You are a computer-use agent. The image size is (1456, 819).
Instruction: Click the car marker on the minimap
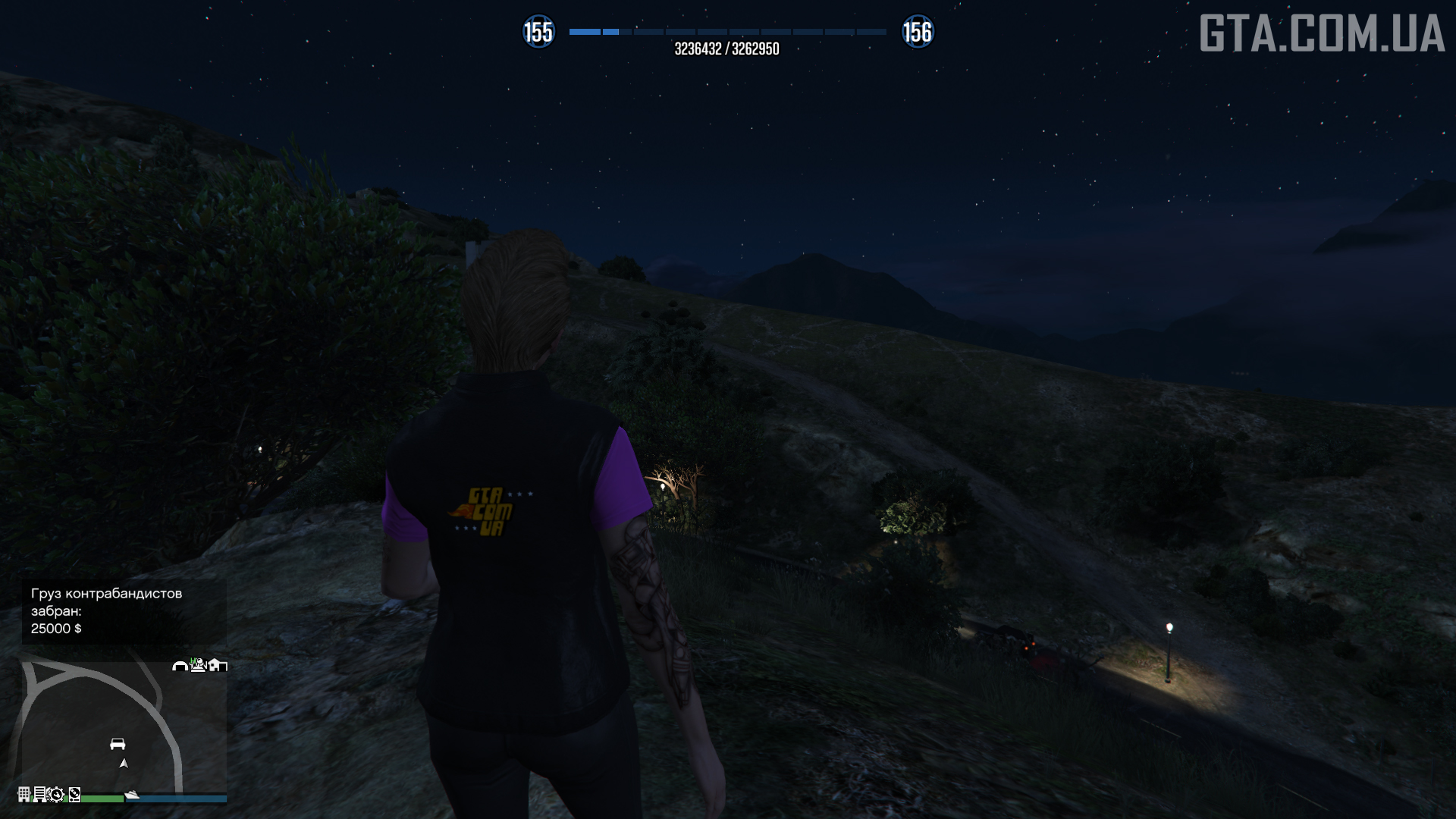click(x=118, y=744)
